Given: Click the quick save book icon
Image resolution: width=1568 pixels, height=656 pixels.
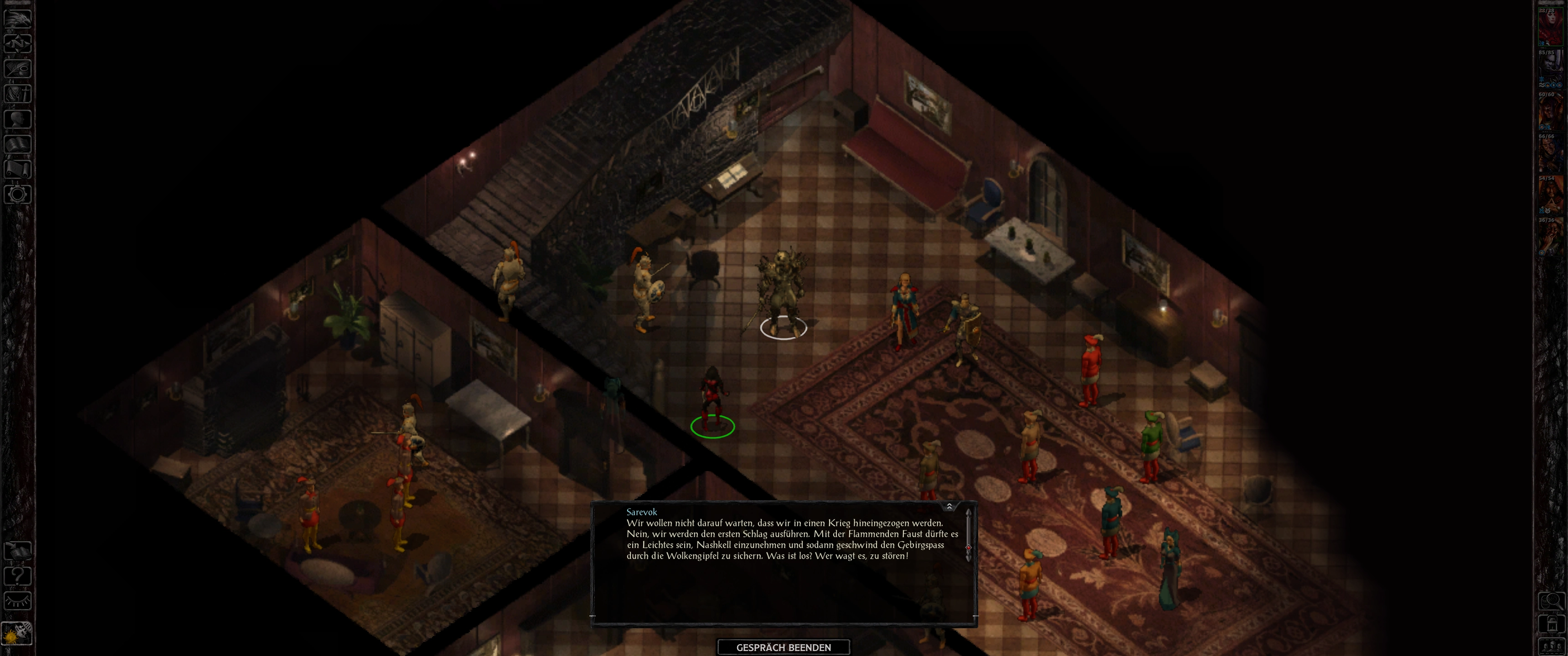Looking at the screenshot, I should 18,551.
